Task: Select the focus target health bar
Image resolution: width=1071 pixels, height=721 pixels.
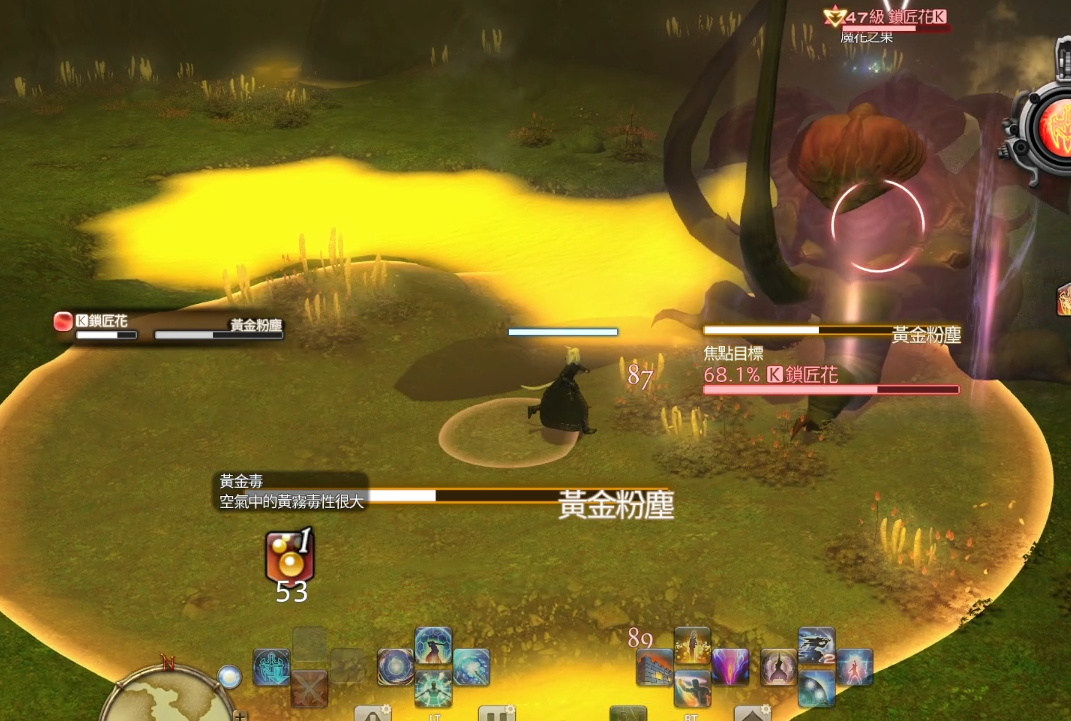Action: click(831, 389)
